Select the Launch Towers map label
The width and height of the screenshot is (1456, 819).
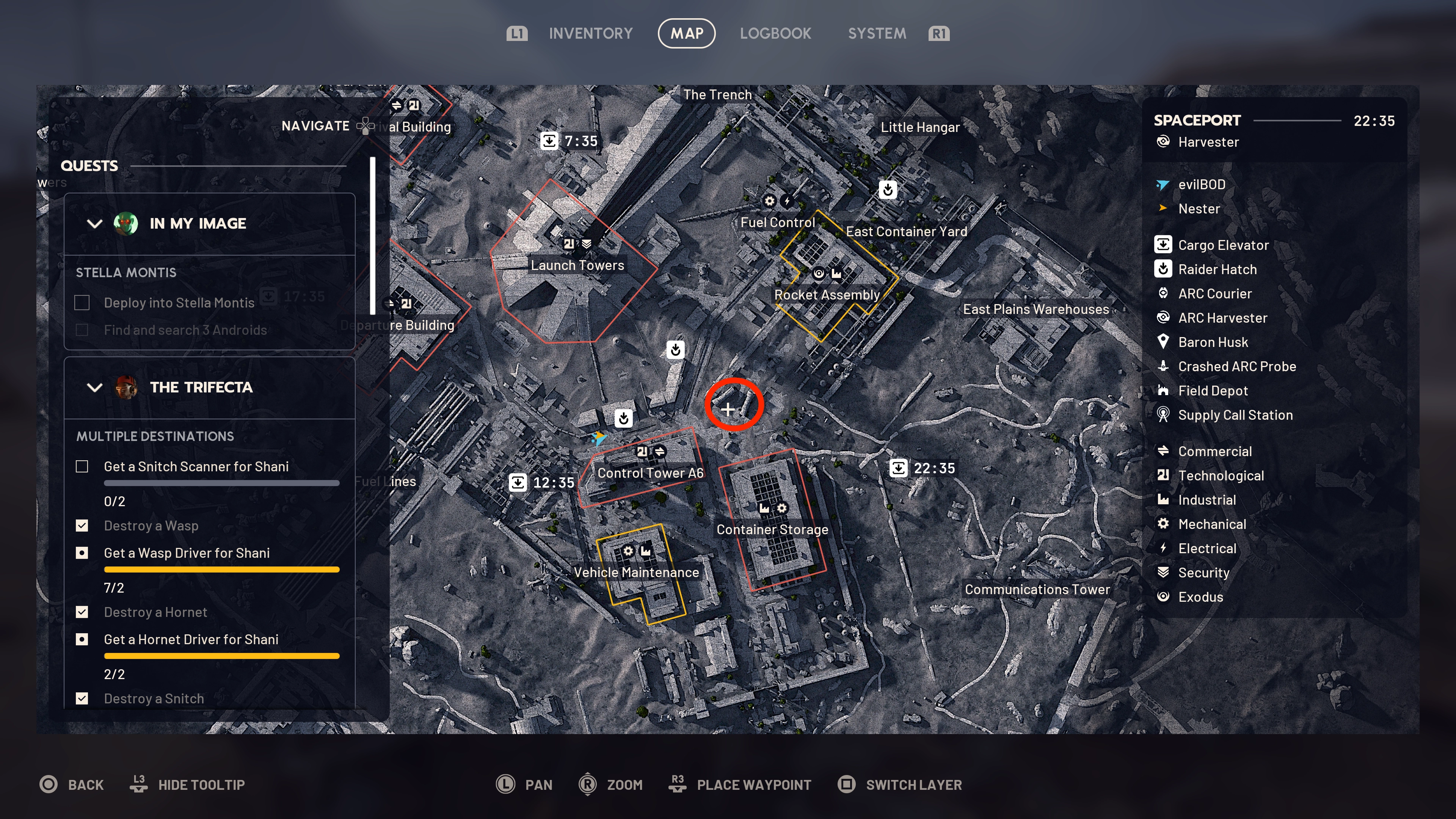click(577, 265)
